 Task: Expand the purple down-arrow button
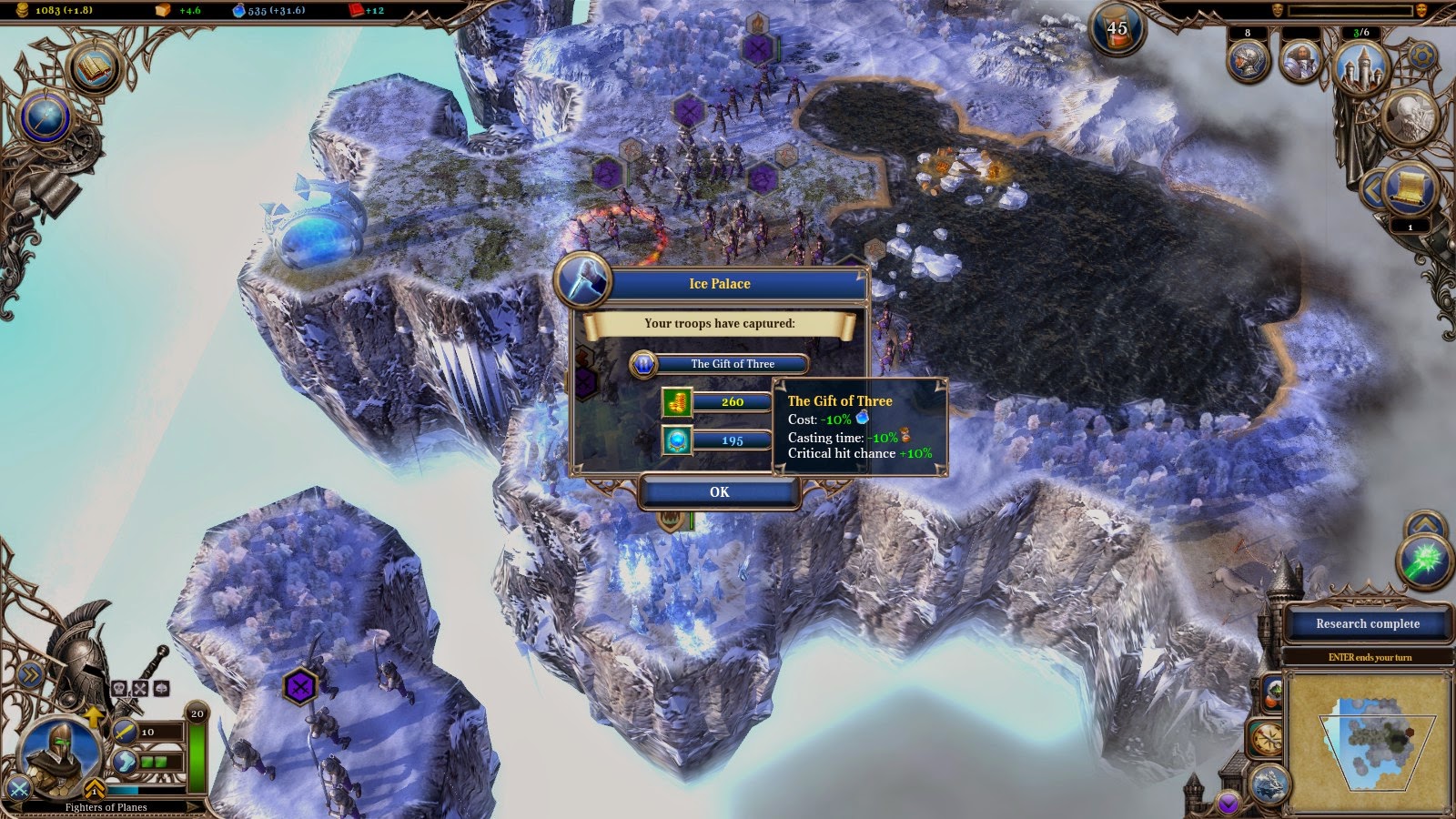1228,803
